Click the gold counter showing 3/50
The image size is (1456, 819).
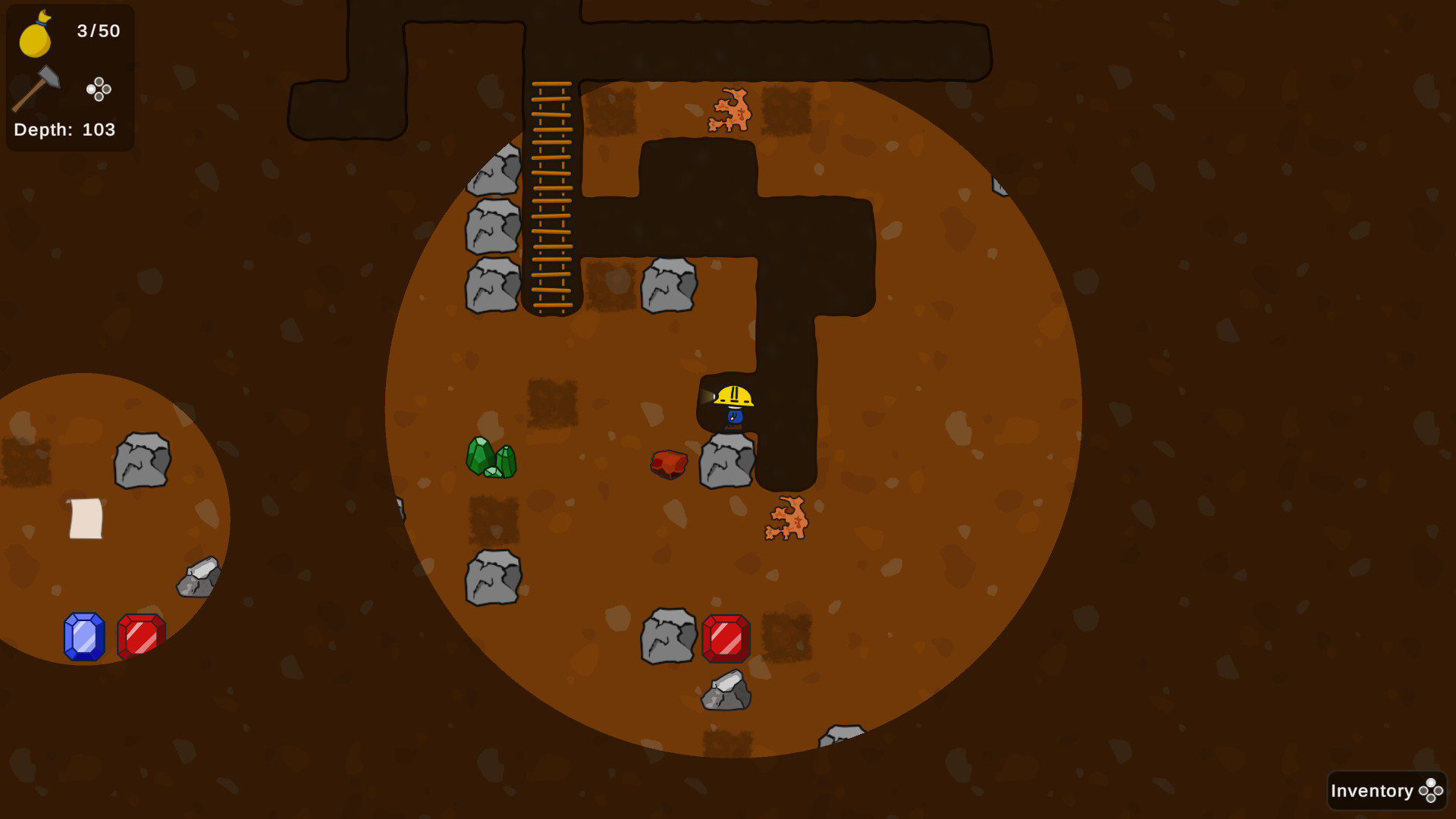coord(97,32)
